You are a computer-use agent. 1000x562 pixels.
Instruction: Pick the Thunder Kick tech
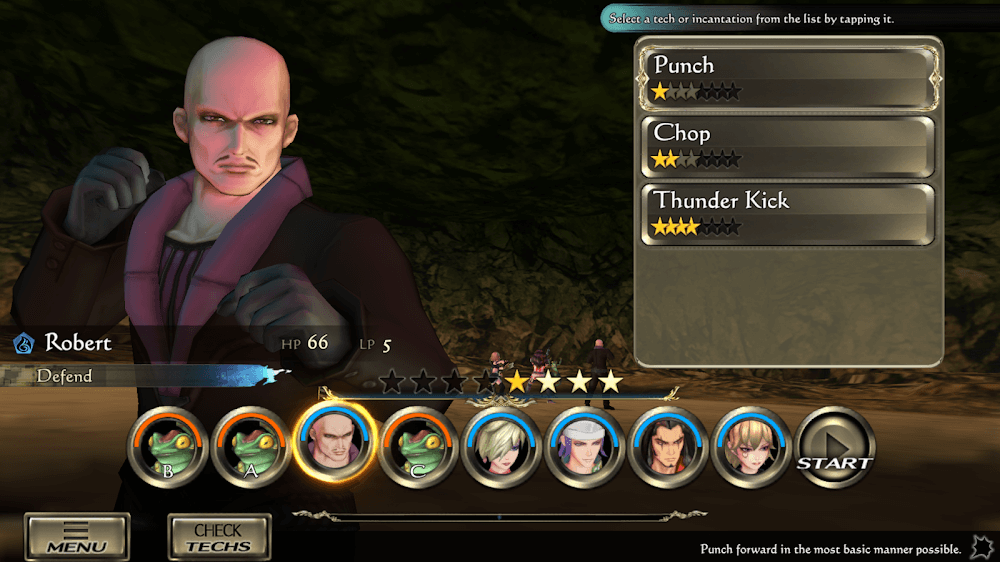click(786, 213)
